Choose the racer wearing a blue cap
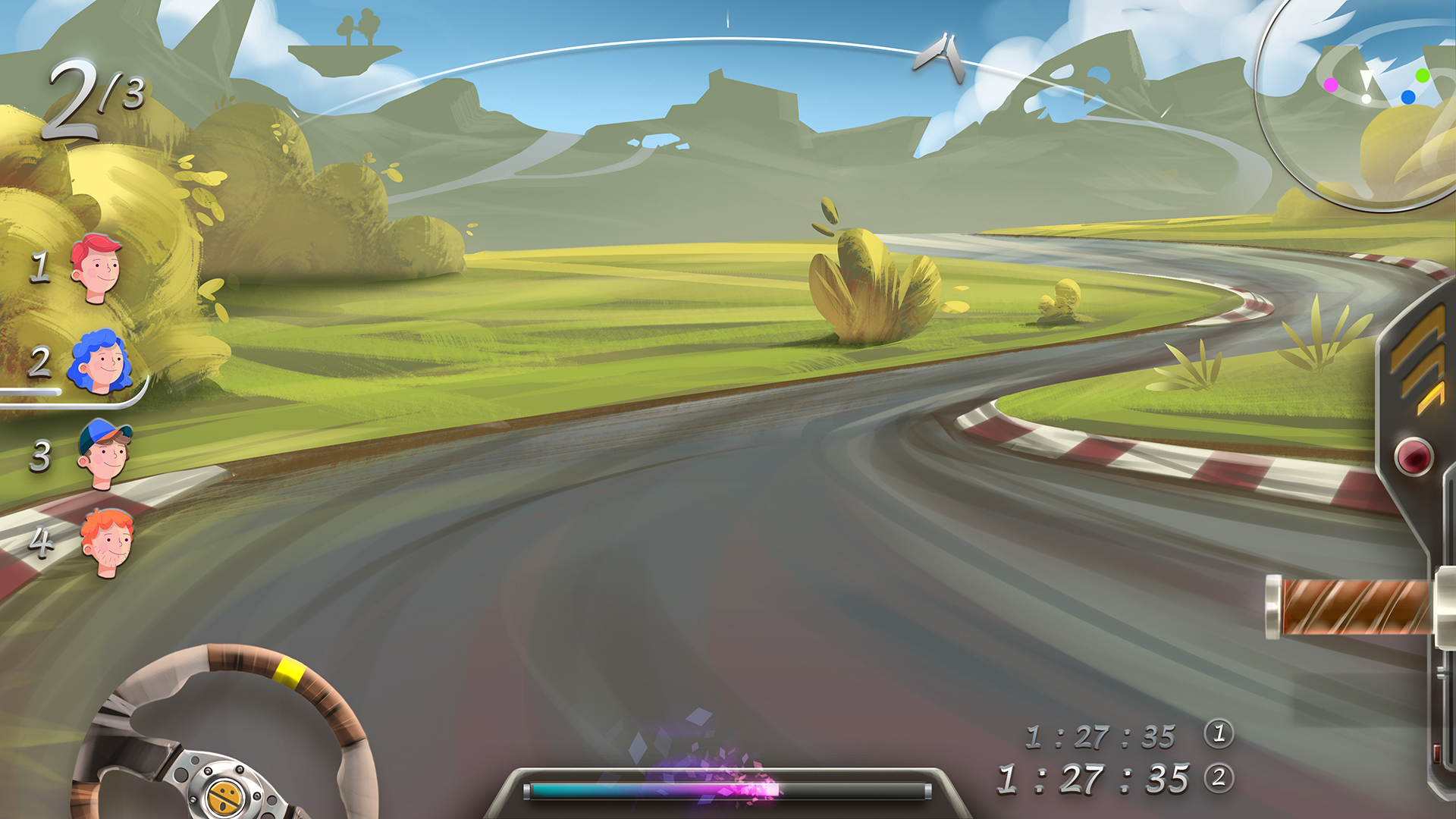The height and width of the screenshot is (819, 1456). (x=105, y=453)
